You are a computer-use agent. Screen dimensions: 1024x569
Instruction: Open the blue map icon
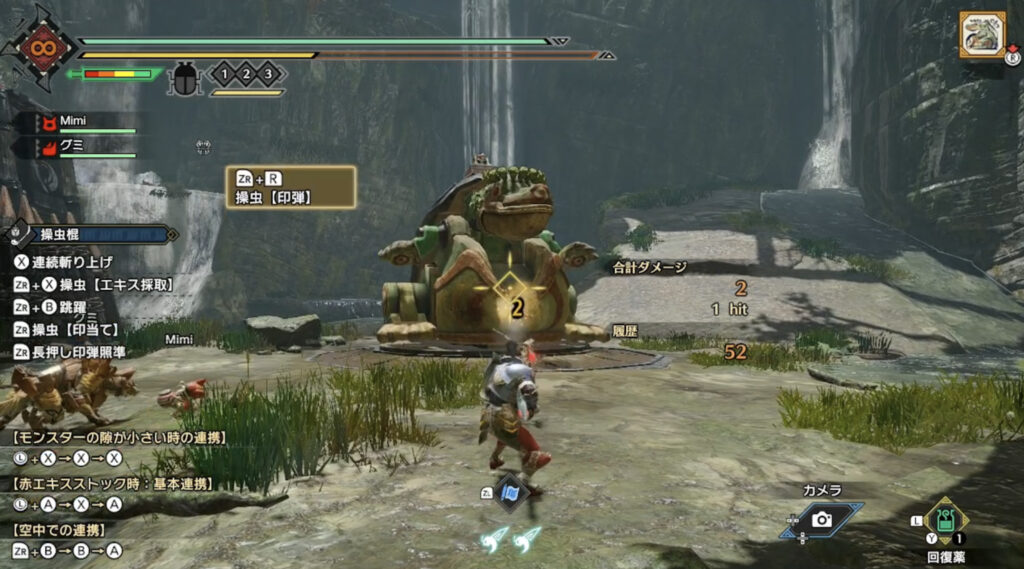(x=511, y=492)
